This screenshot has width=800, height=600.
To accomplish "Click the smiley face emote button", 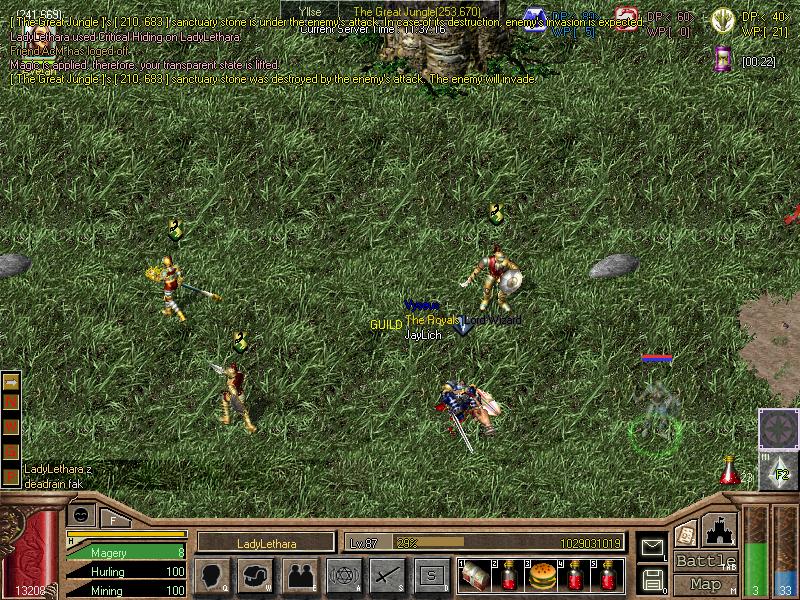I will [x=82, y=514].
